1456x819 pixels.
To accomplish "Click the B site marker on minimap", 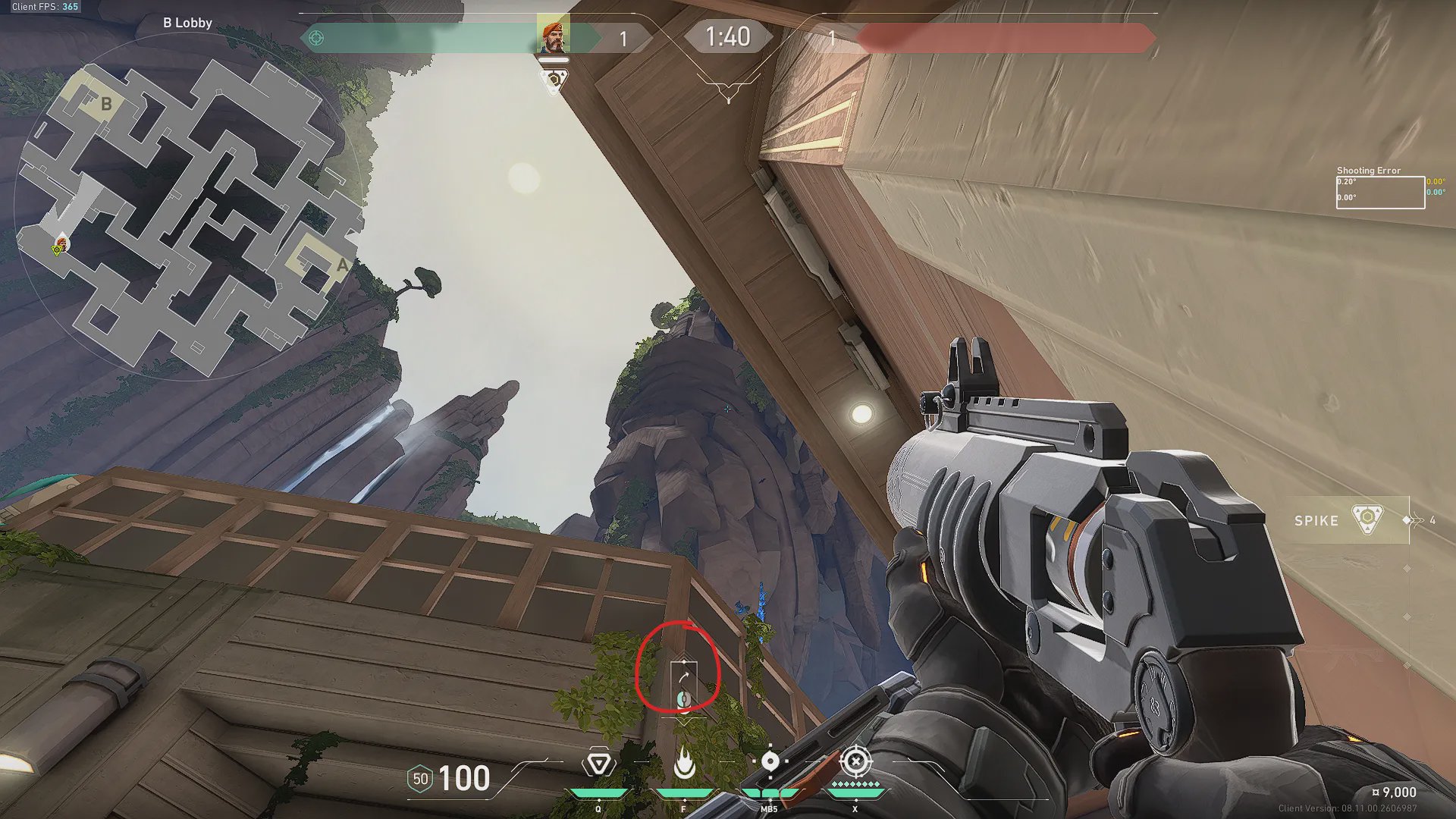I will click(106, 104).
